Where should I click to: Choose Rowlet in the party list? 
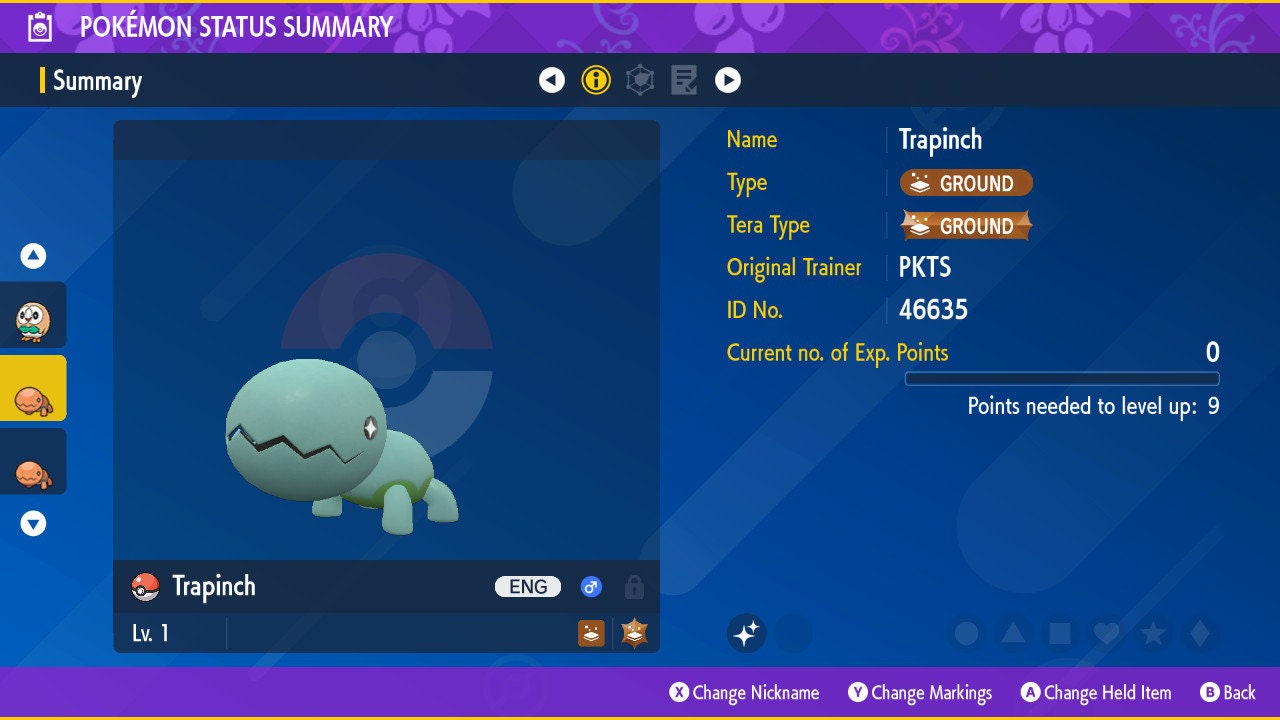[x=33, y=315]
